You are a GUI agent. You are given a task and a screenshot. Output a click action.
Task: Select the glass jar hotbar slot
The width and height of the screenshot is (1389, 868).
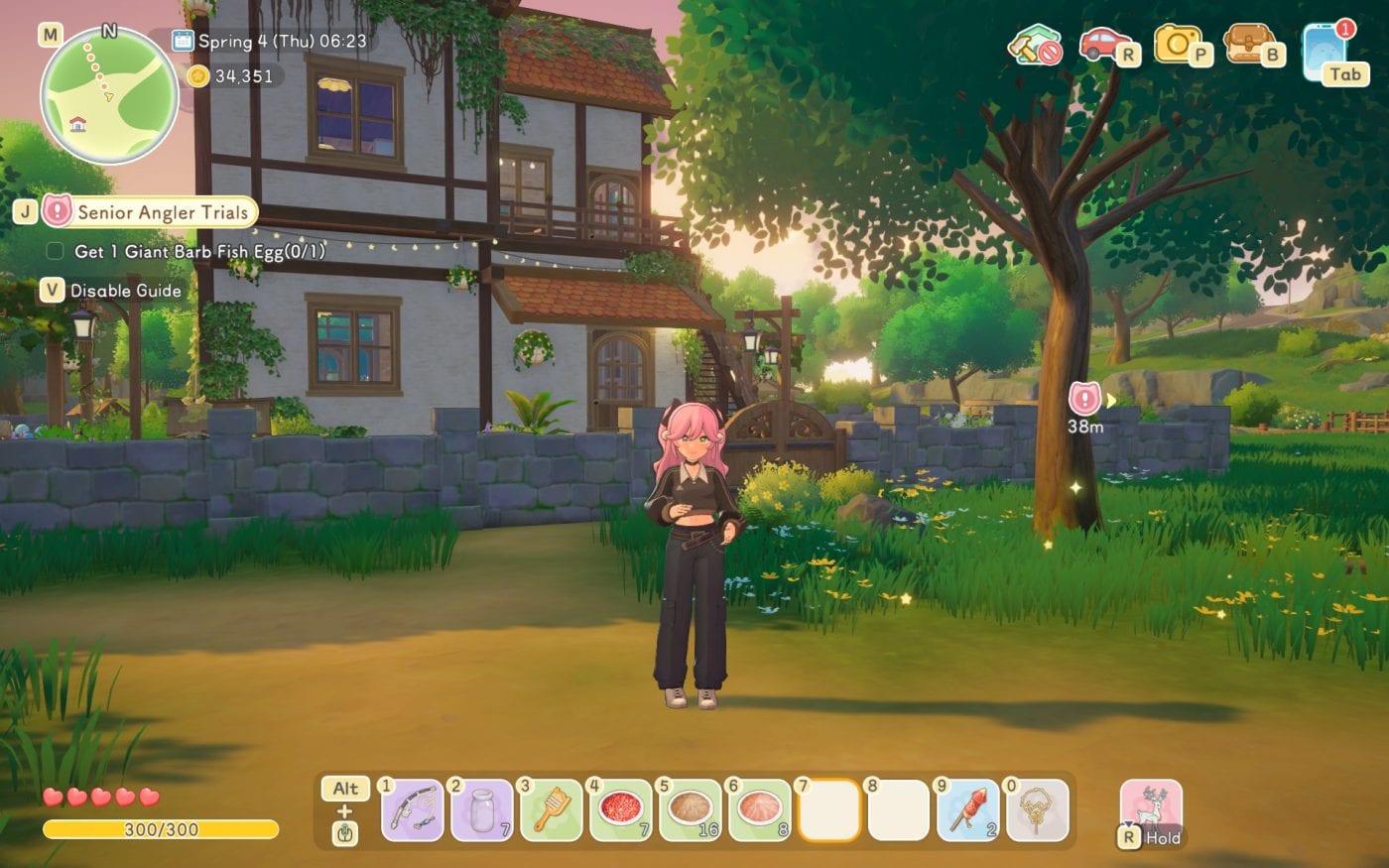coord(482,810)
